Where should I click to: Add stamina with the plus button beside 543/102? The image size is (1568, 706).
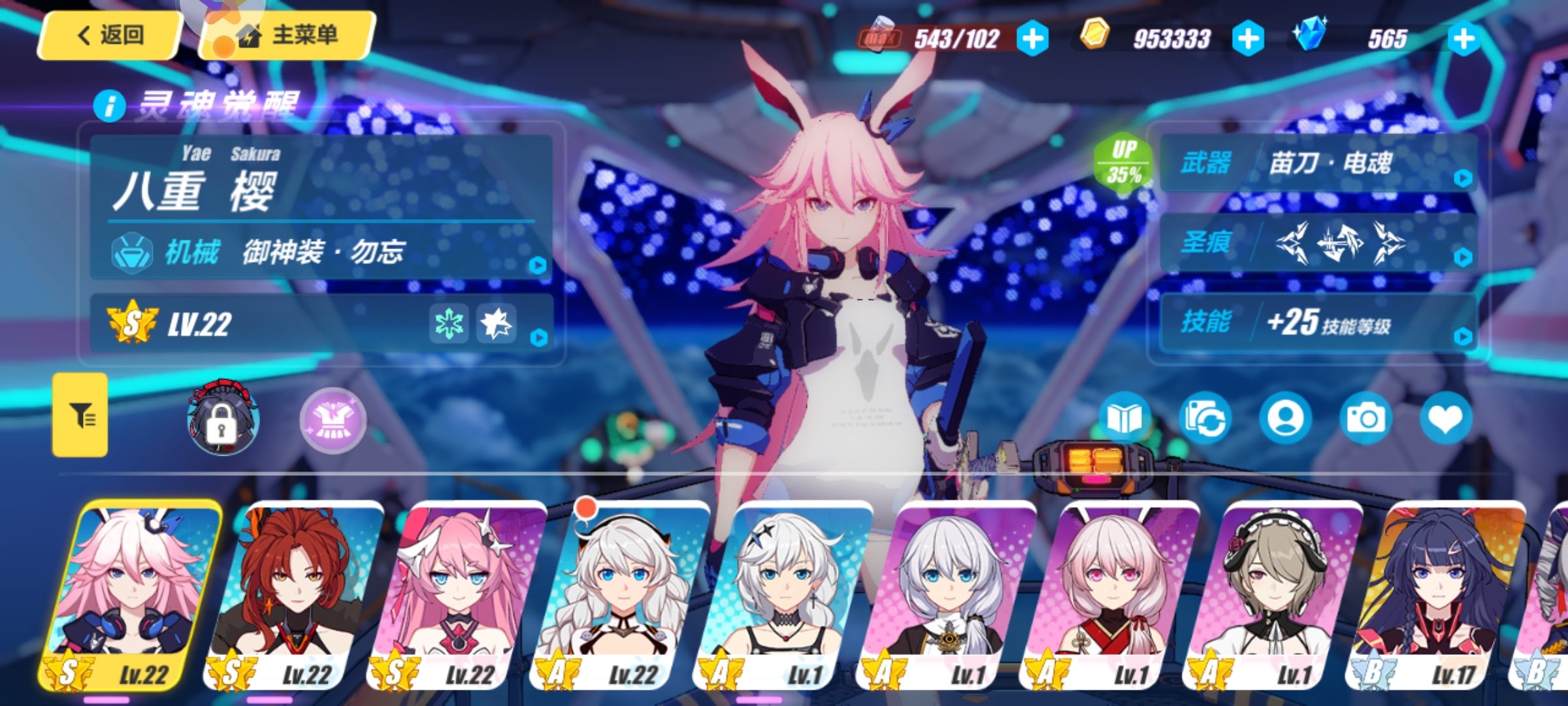1032,39
